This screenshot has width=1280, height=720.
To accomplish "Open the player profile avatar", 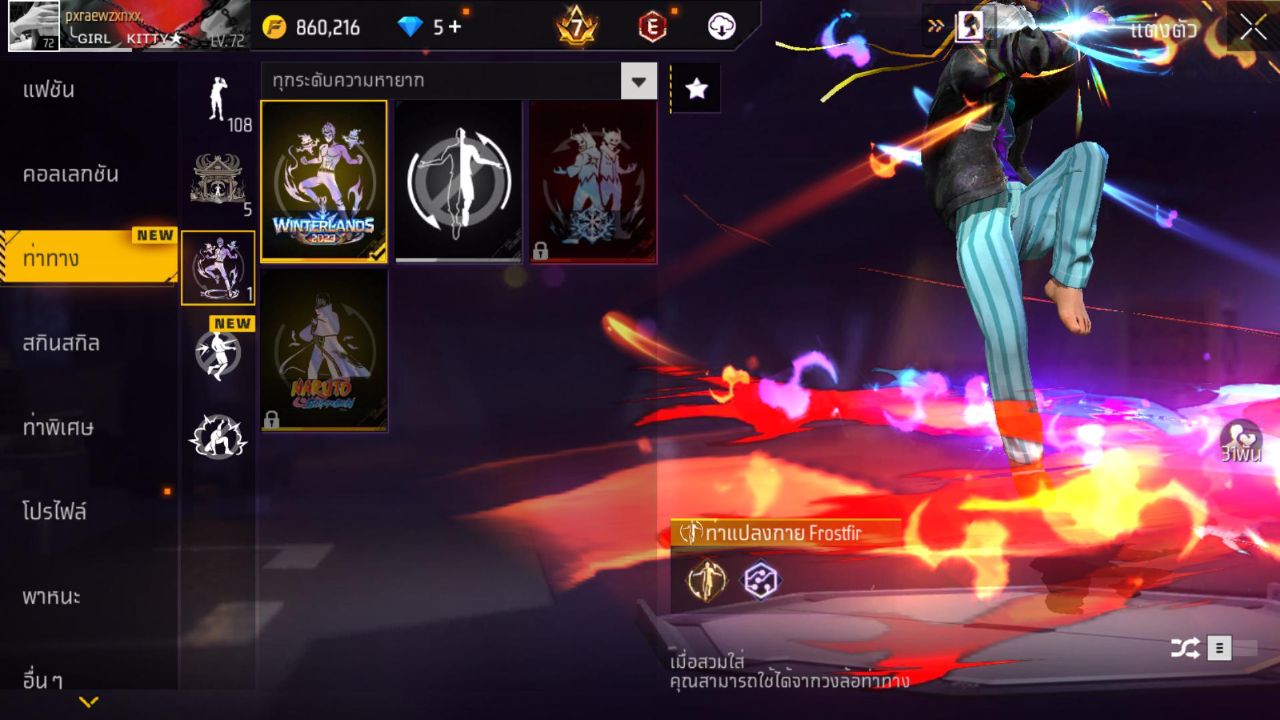I will click(x=34, y=25).
